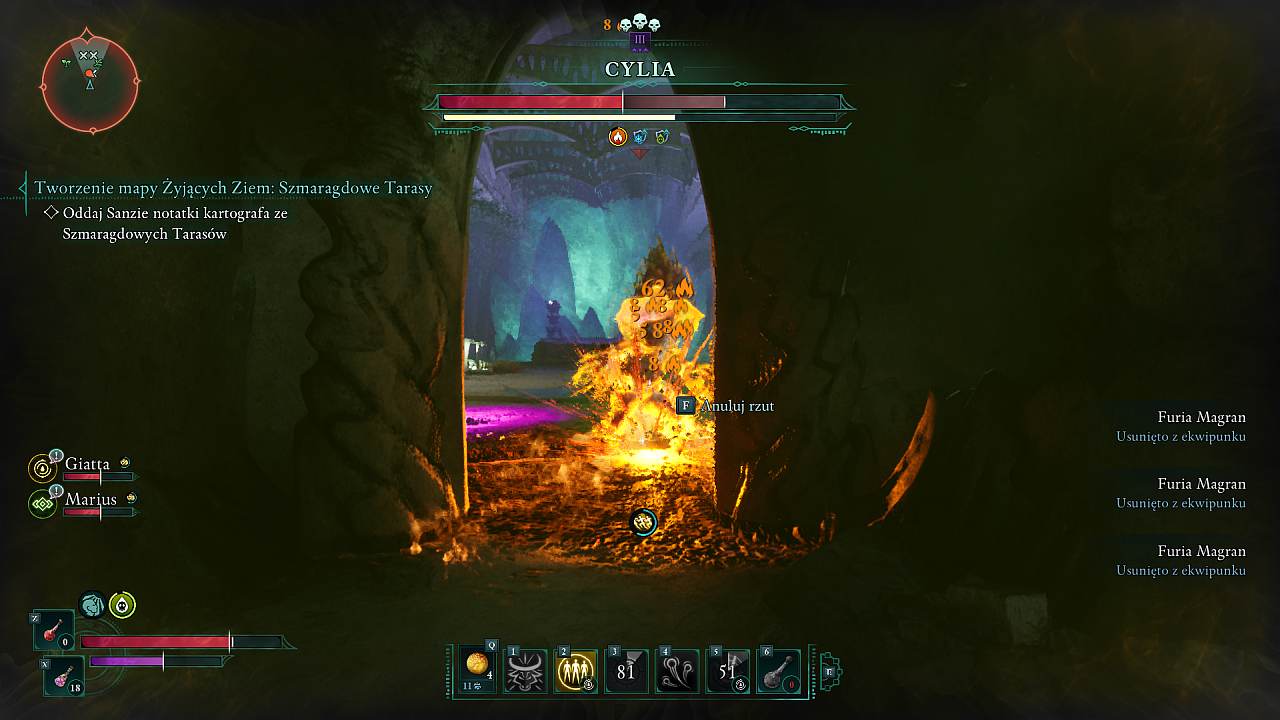1280x720 pixels.
Task: Select Marius's companion portrait icon
Action: click(x=43, y=503)
